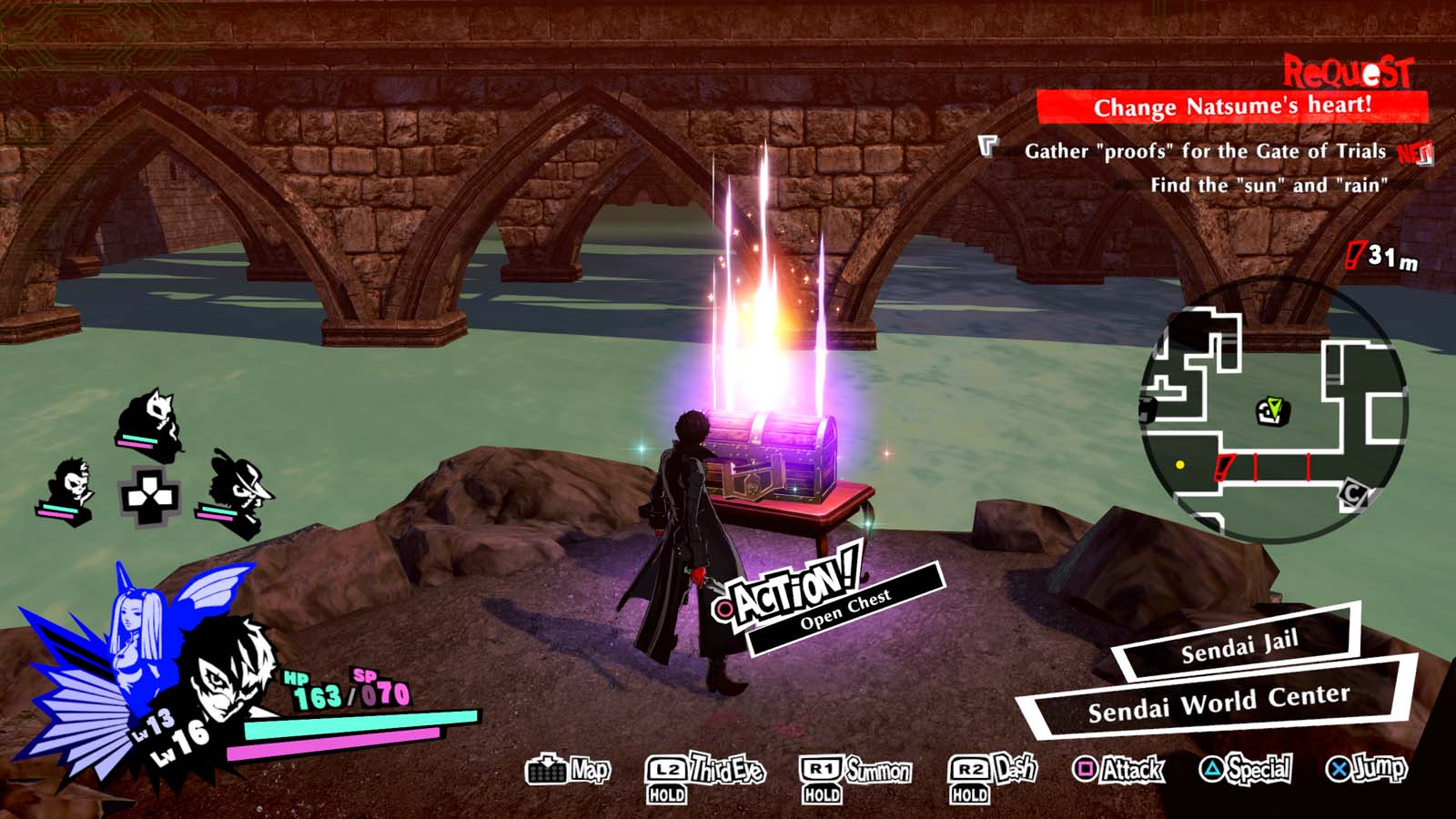Screen dimensions: 1456x819
Task: Jump using the X button icon
Action: [x=1337, y=769]
